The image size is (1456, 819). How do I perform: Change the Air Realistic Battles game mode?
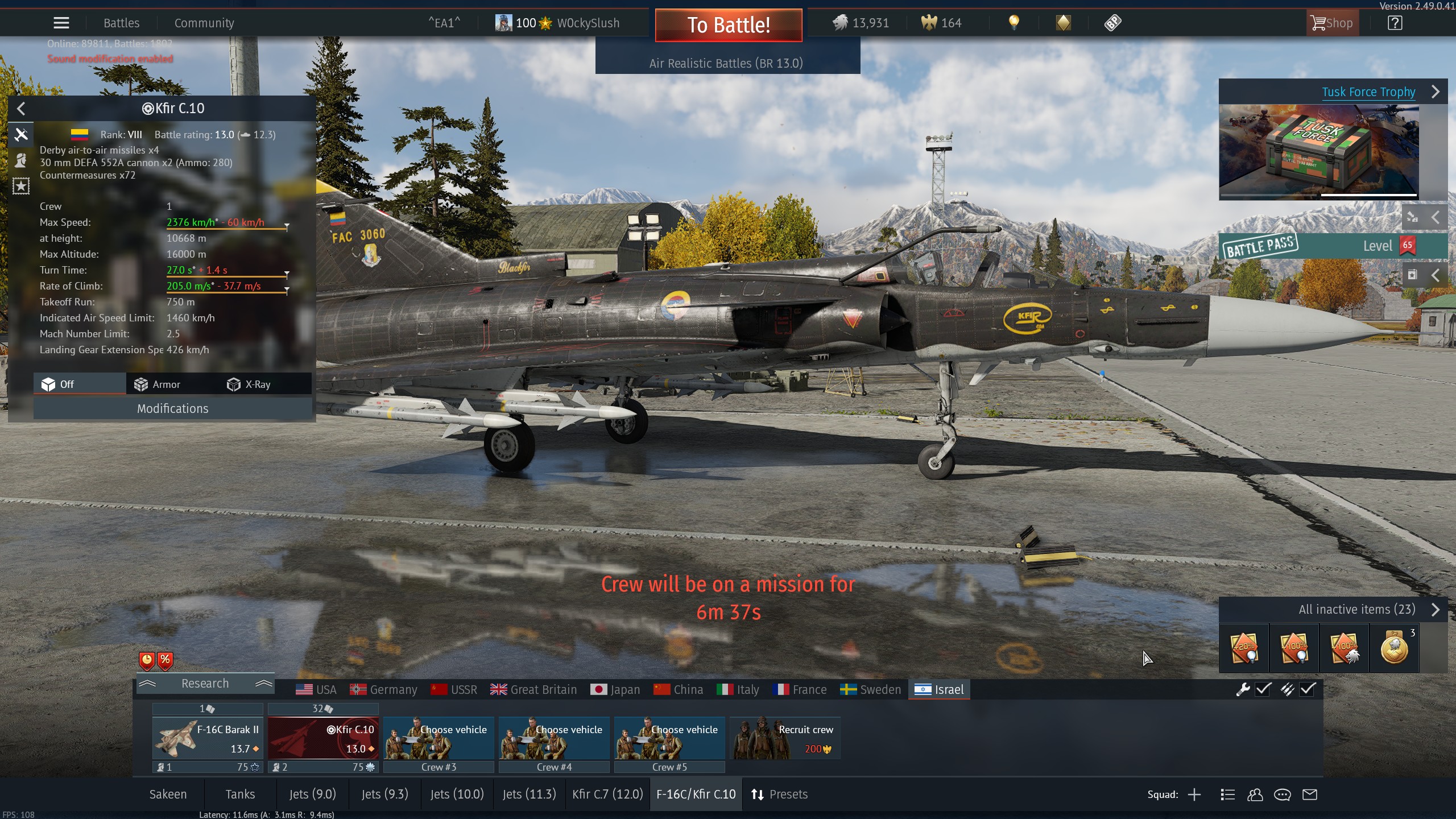click(726, 63)
